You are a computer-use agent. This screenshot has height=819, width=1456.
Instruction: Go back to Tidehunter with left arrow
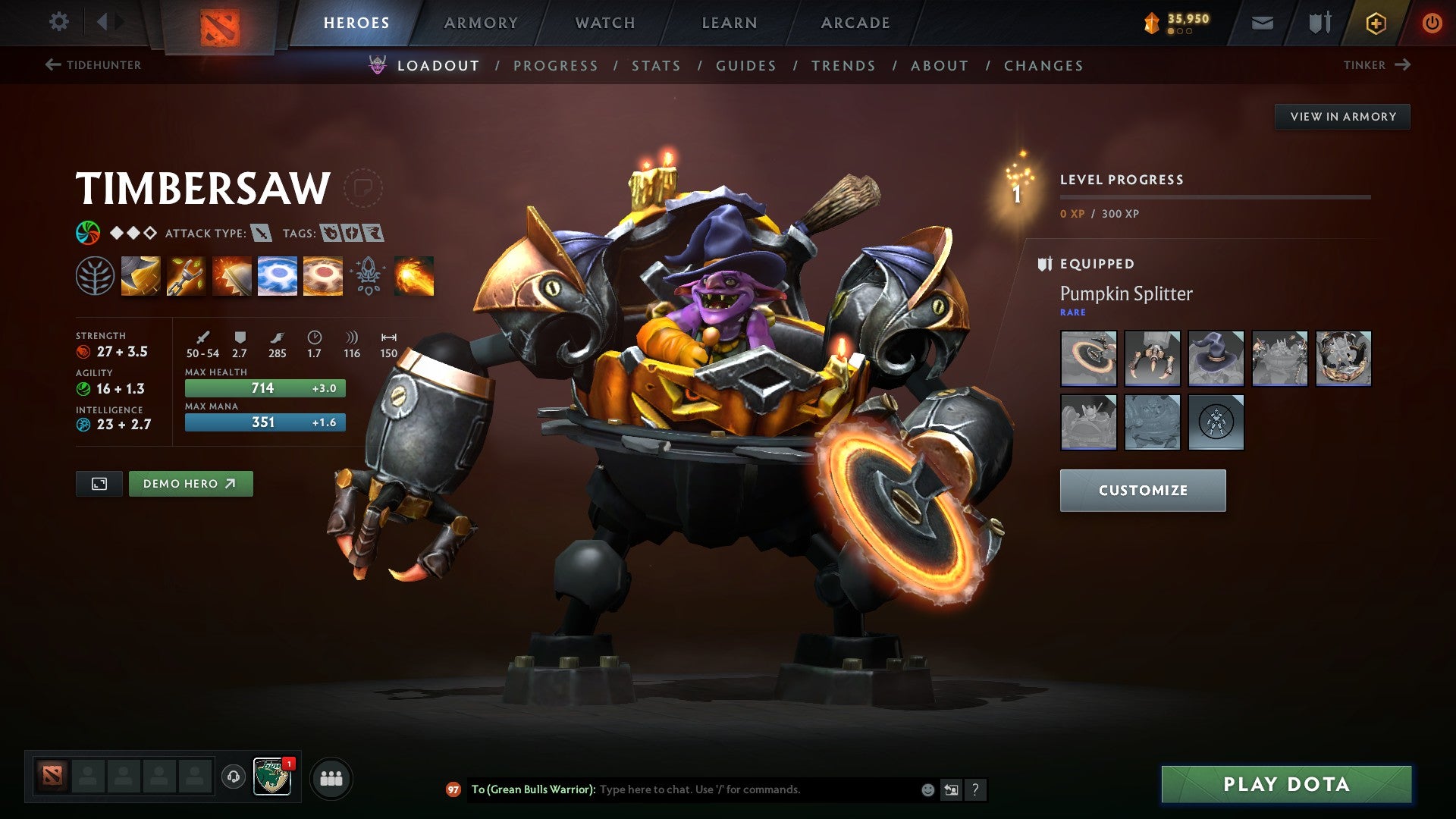[x=52, y=65]
